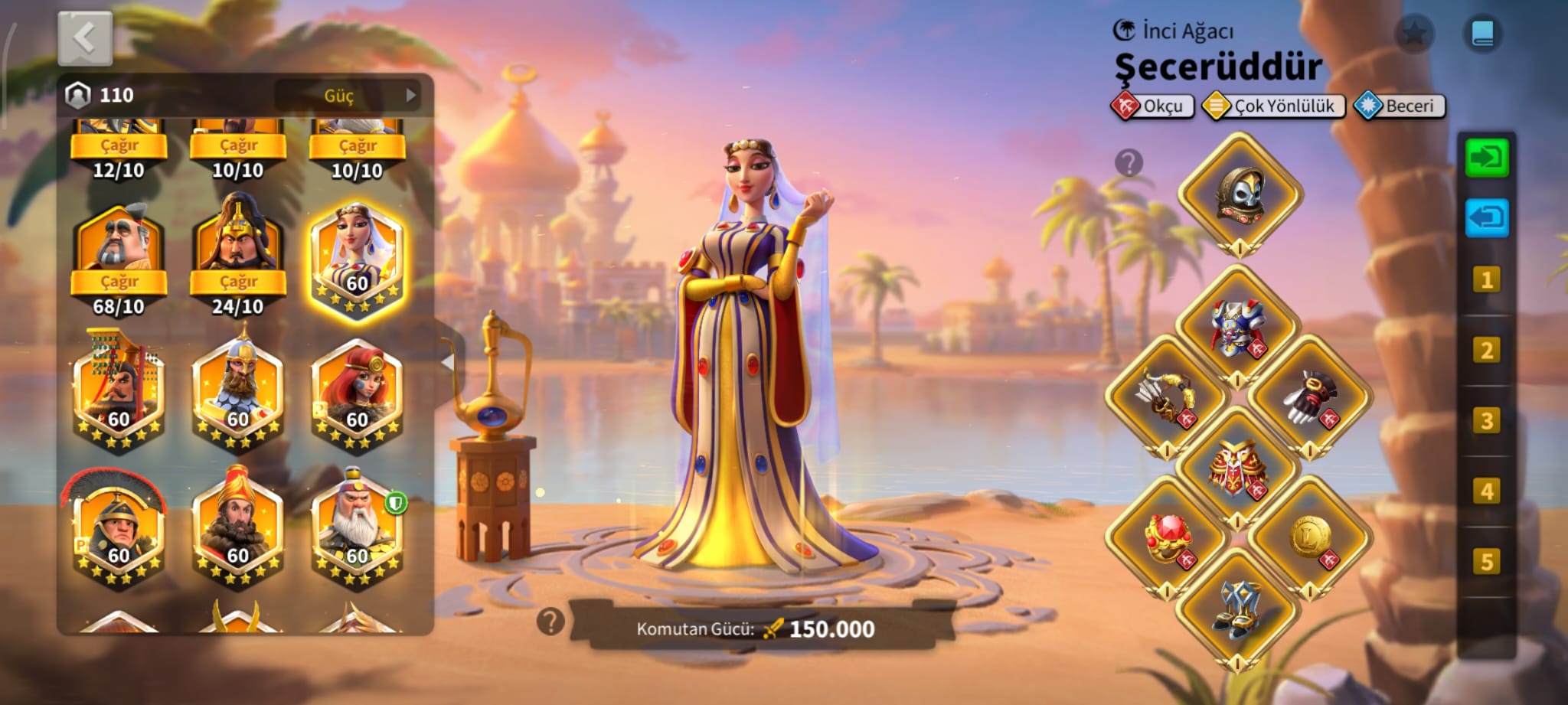Open the Güç sort dropdown
This screenshot has height=705, width=1568.
click(348, 96)
